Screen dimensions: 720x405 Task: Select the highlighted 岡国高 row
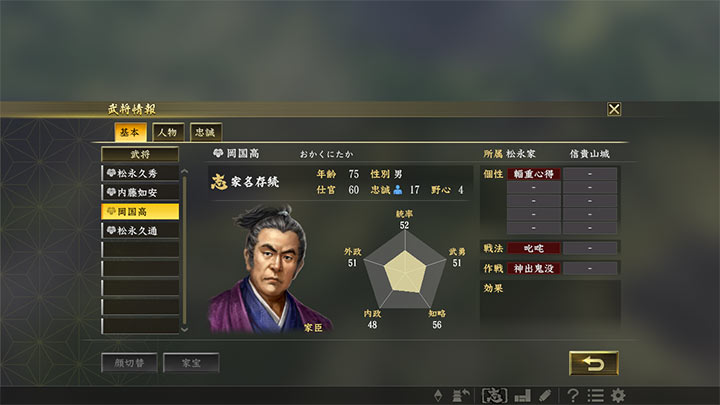click(x=141, y=211)
